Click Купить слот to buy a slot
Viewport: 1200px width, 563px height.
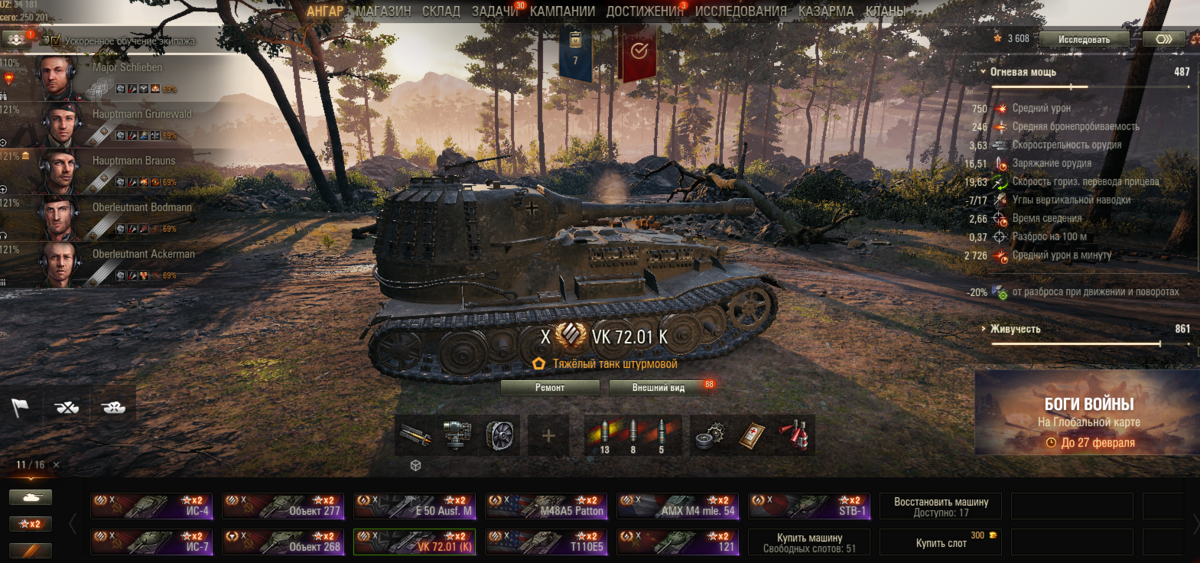[941, 542]
